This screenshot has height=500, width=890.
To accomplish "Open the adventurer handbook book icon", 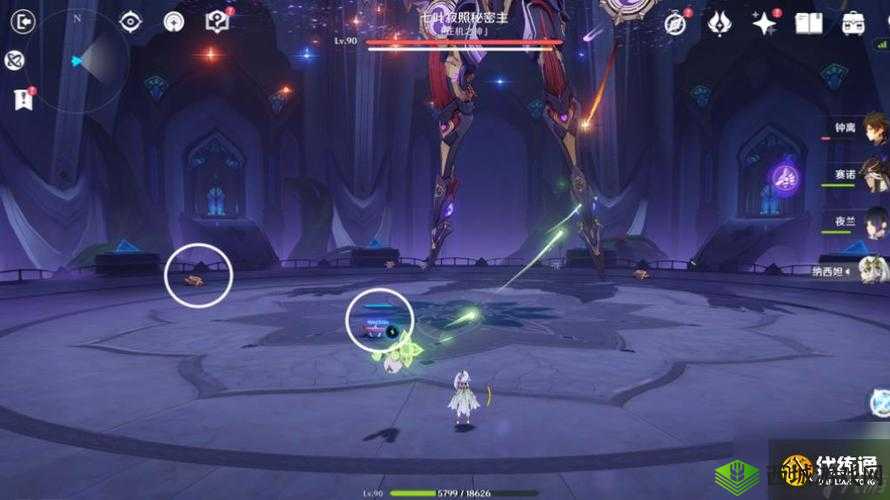I will (x=808, y=23).
